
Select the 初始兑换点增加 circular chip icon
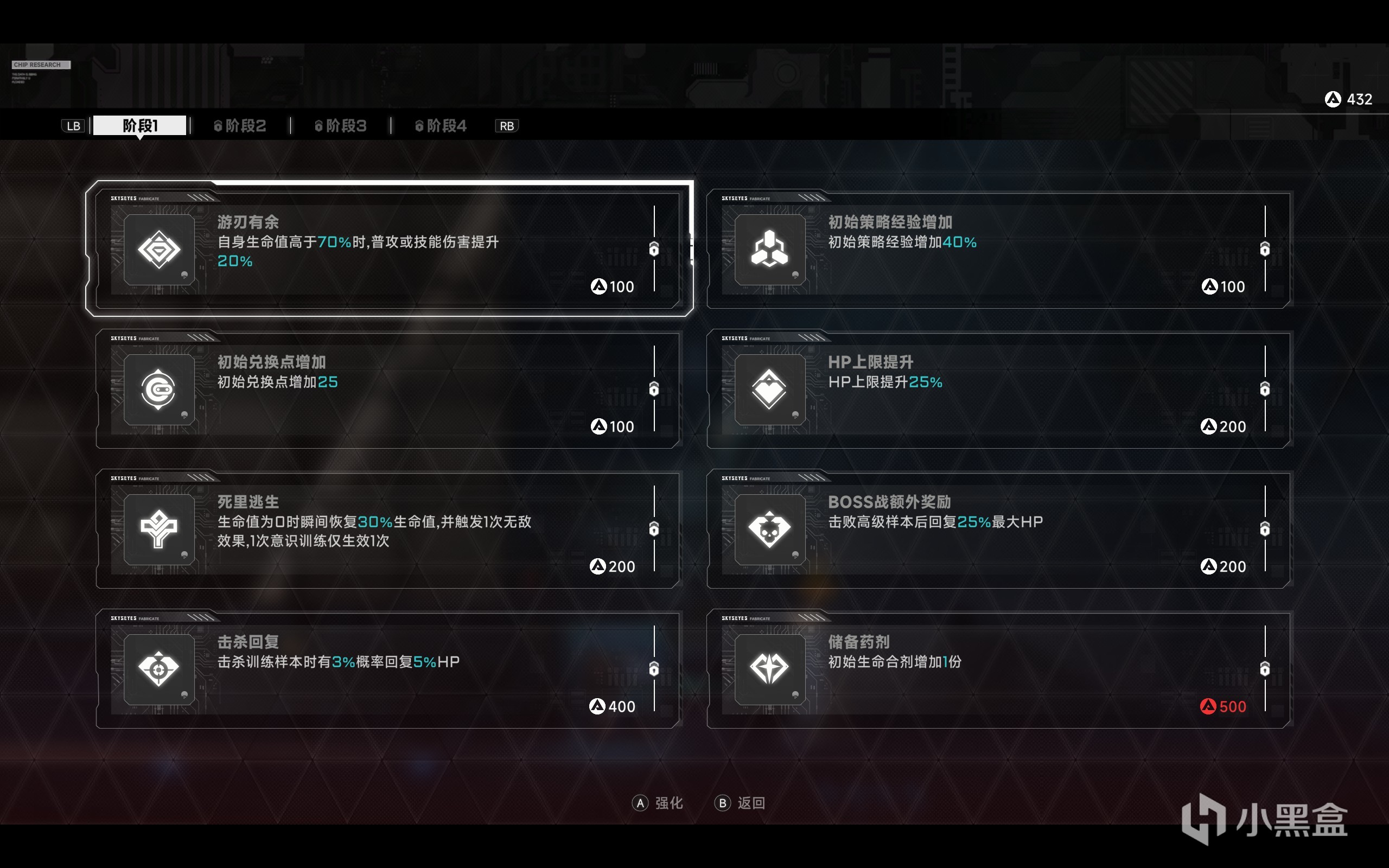[159, 389]
